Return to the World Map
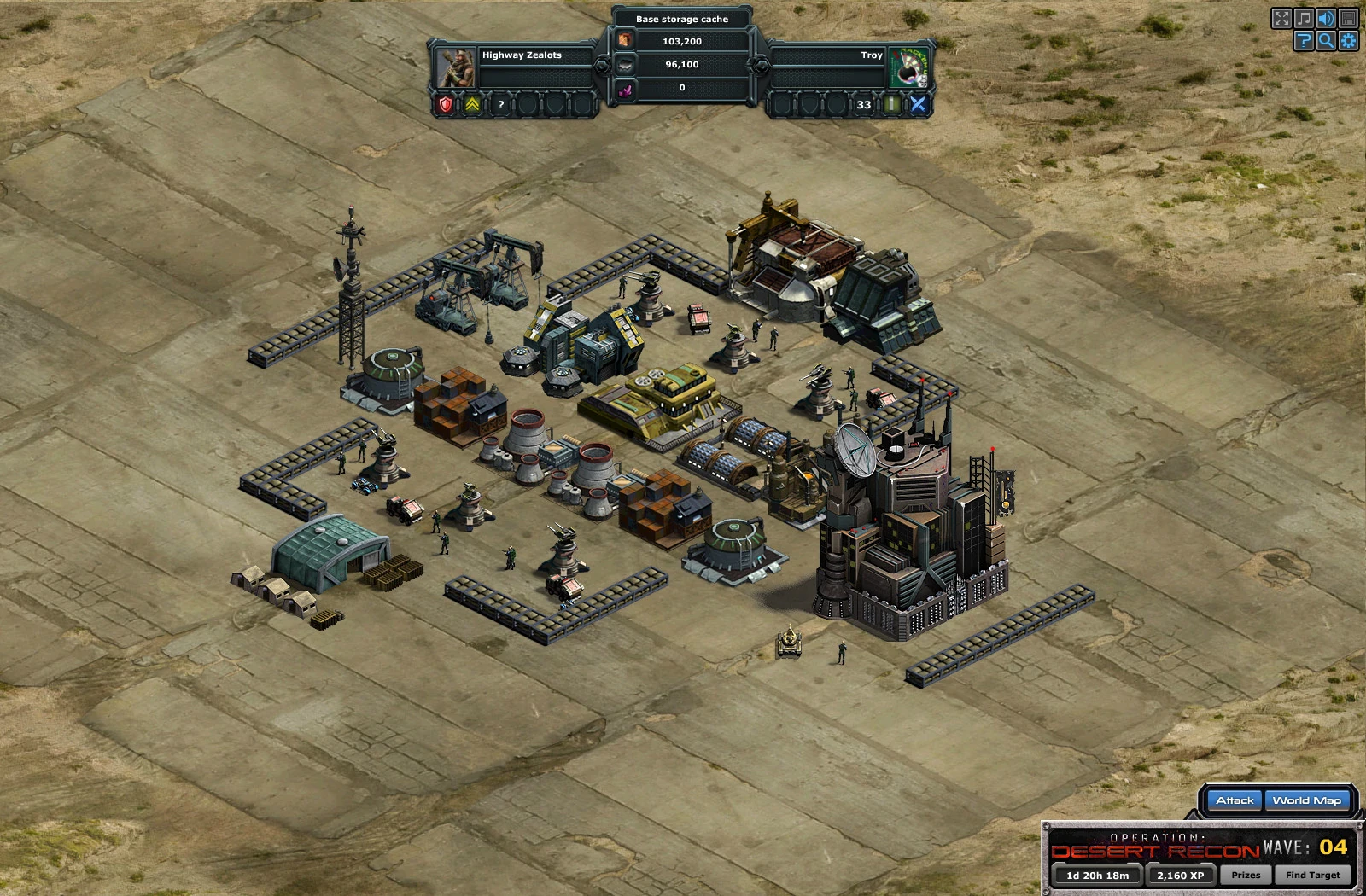1366x896 pixels. (x=1306, y=800)
